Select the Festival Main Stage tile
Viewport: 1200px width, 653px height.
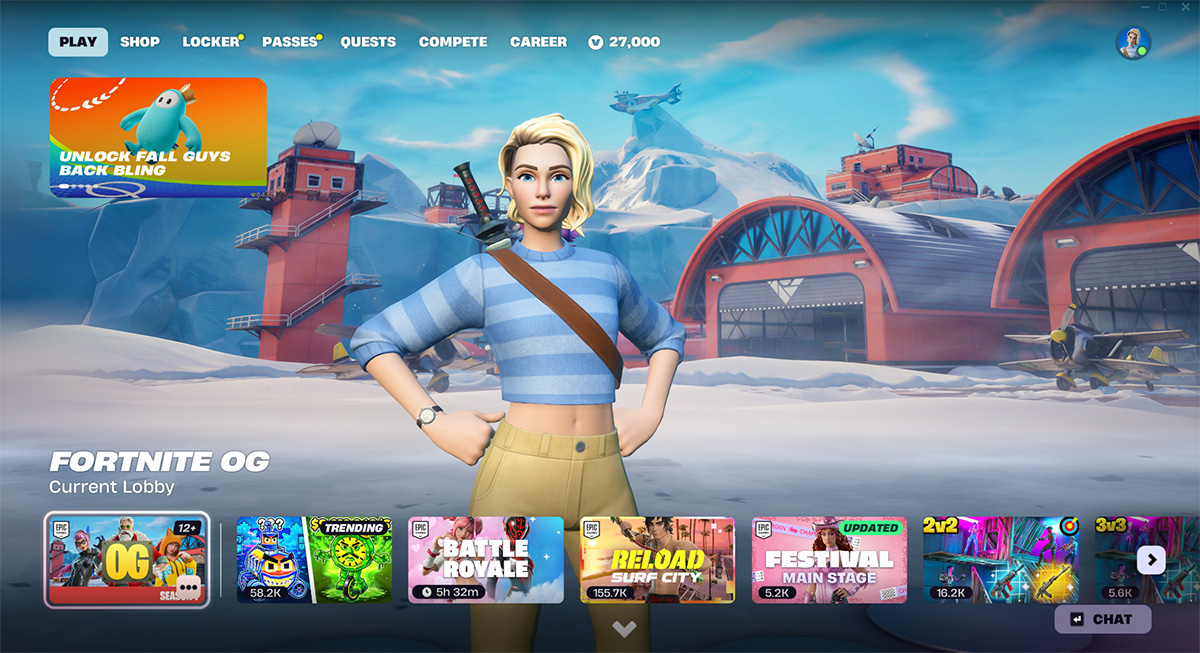click(829, 560)
